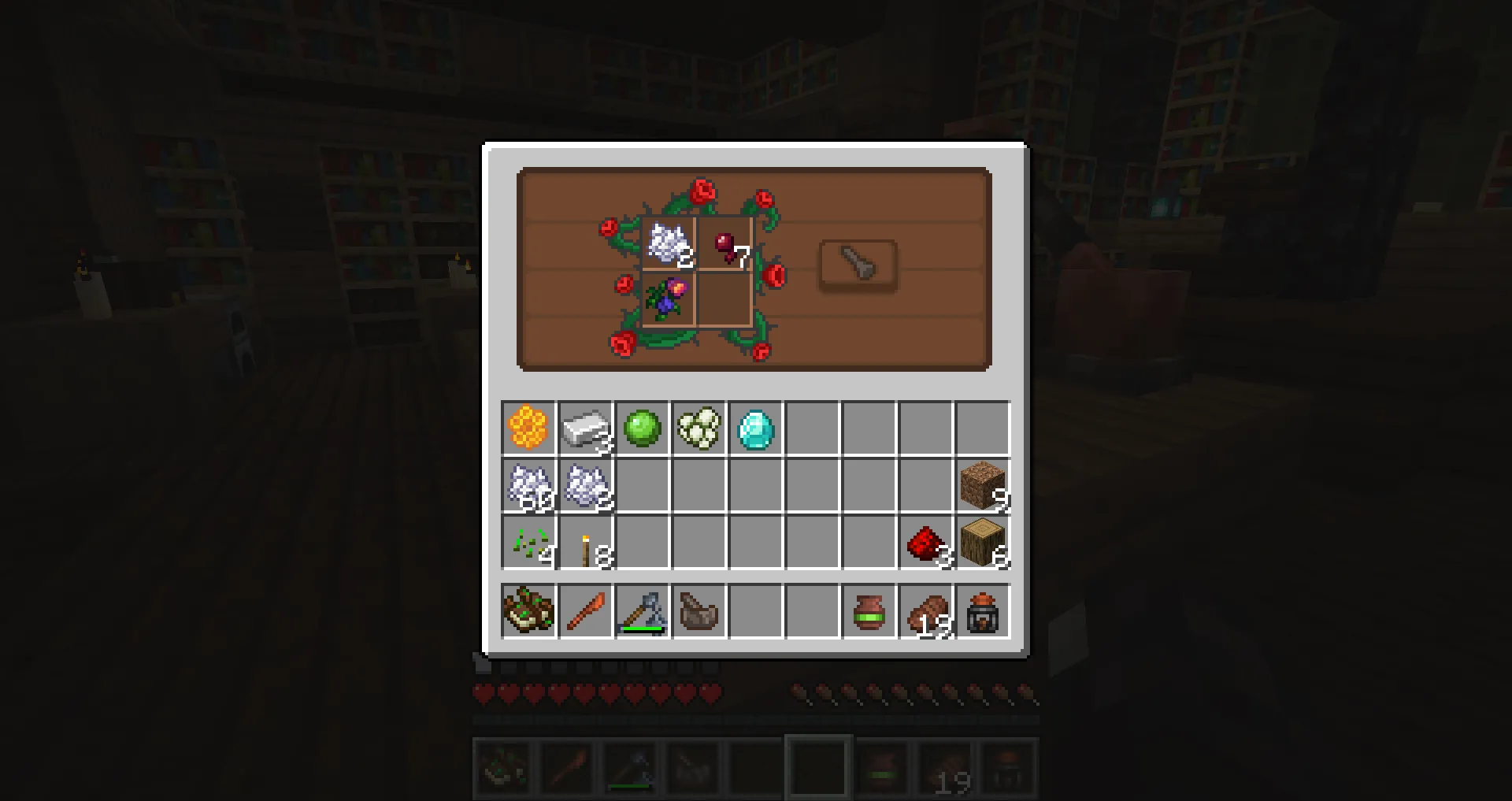This screenshot has height=801, width=1512.
Task: Pick up the dirt block stack
Action: [983, 486]
